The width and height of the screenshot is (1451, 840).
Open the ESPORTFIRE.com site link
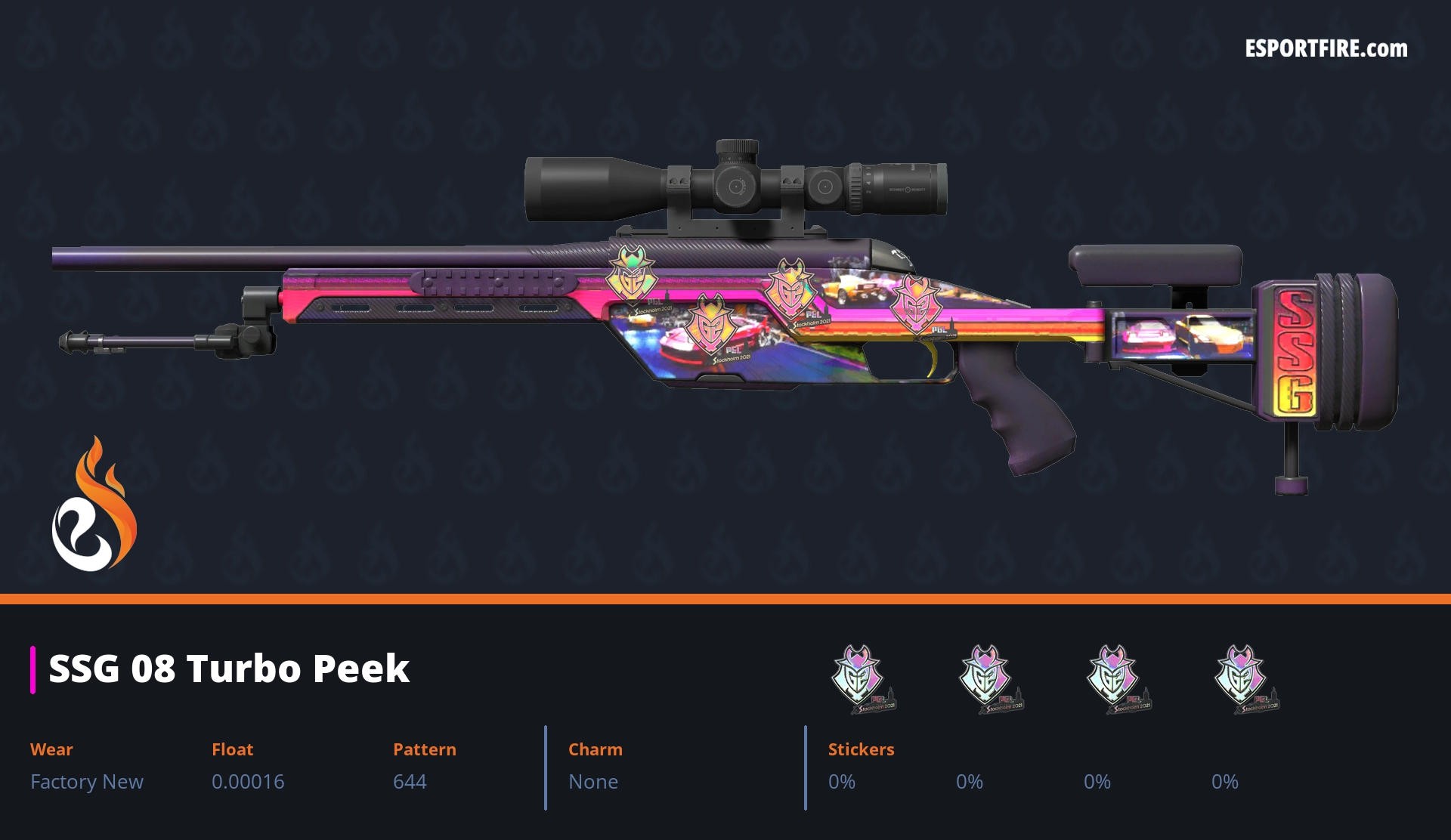tap(1326, 49)
